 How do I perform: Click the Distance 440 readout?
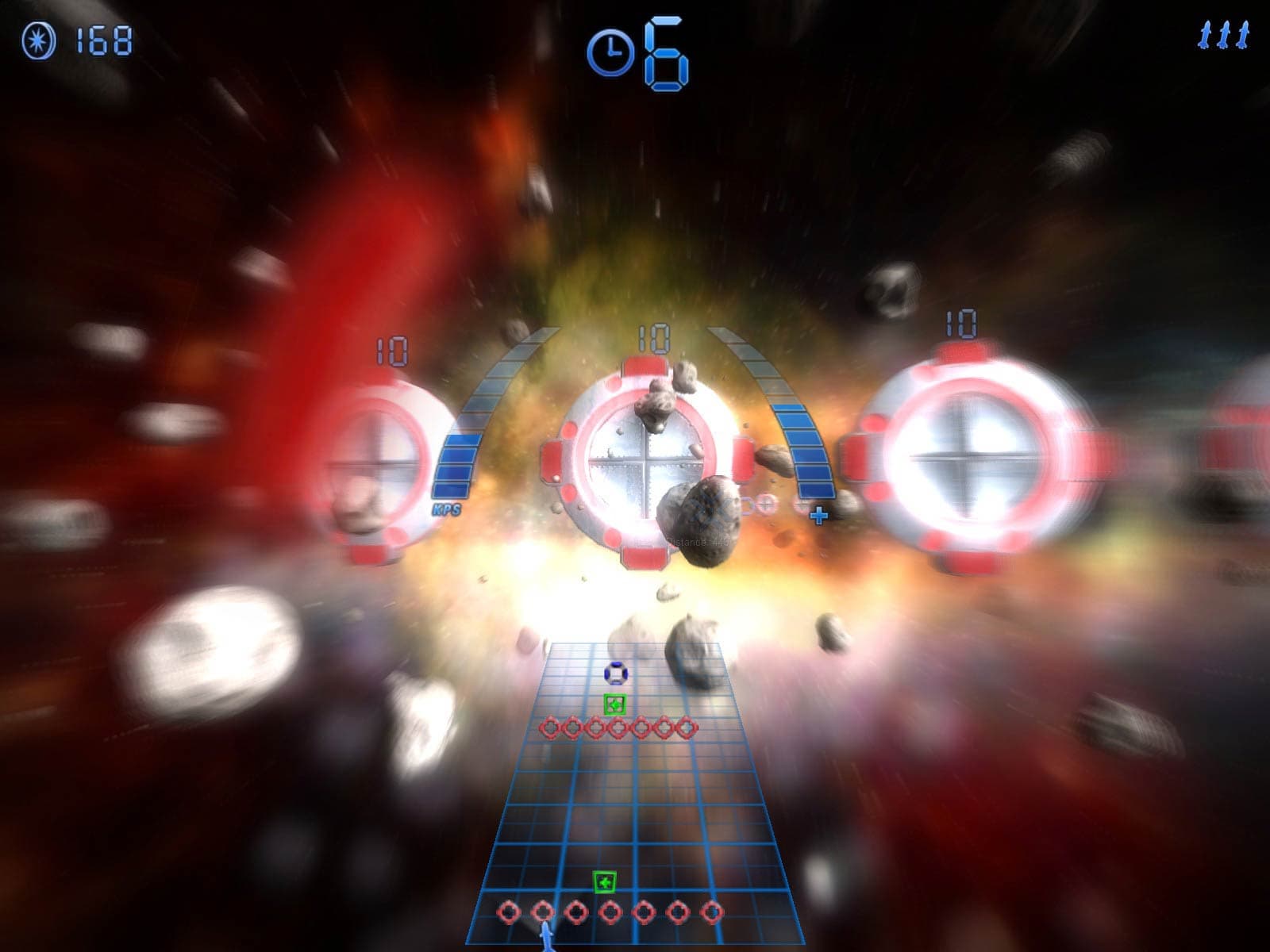click(698, 541)
